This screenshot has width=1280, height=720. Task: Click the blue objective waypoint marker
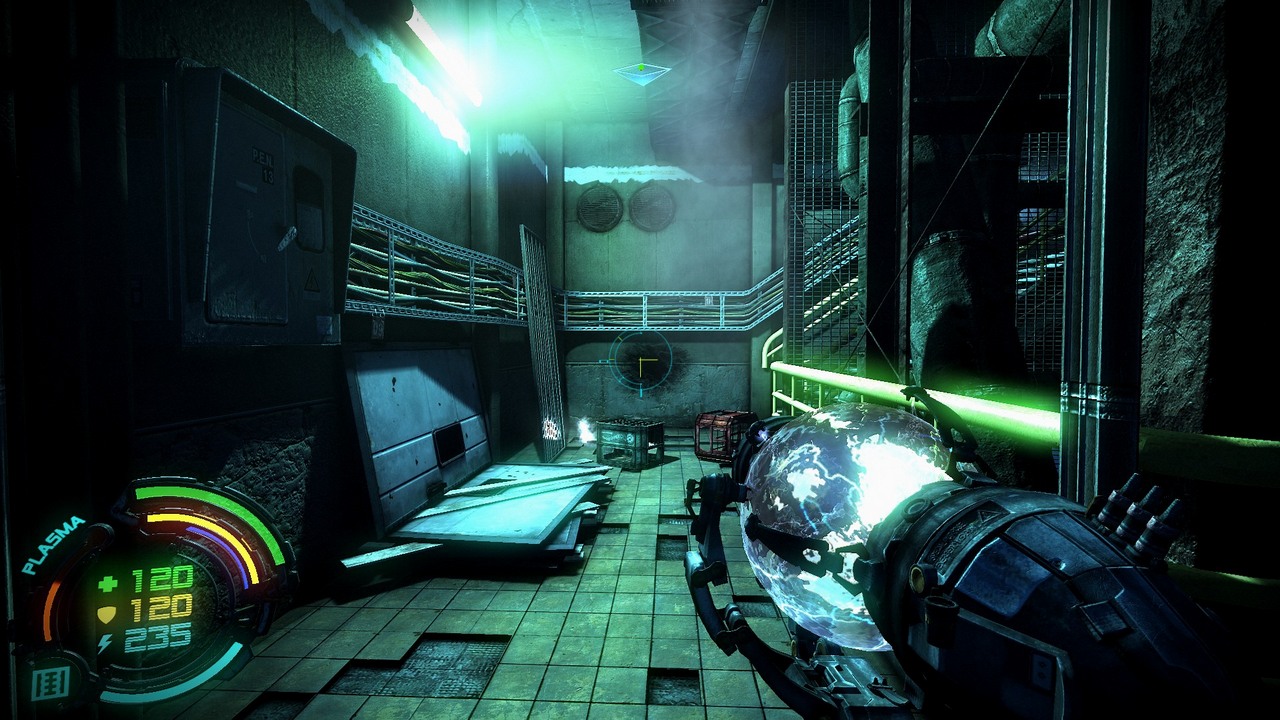[x=641, y=73]
